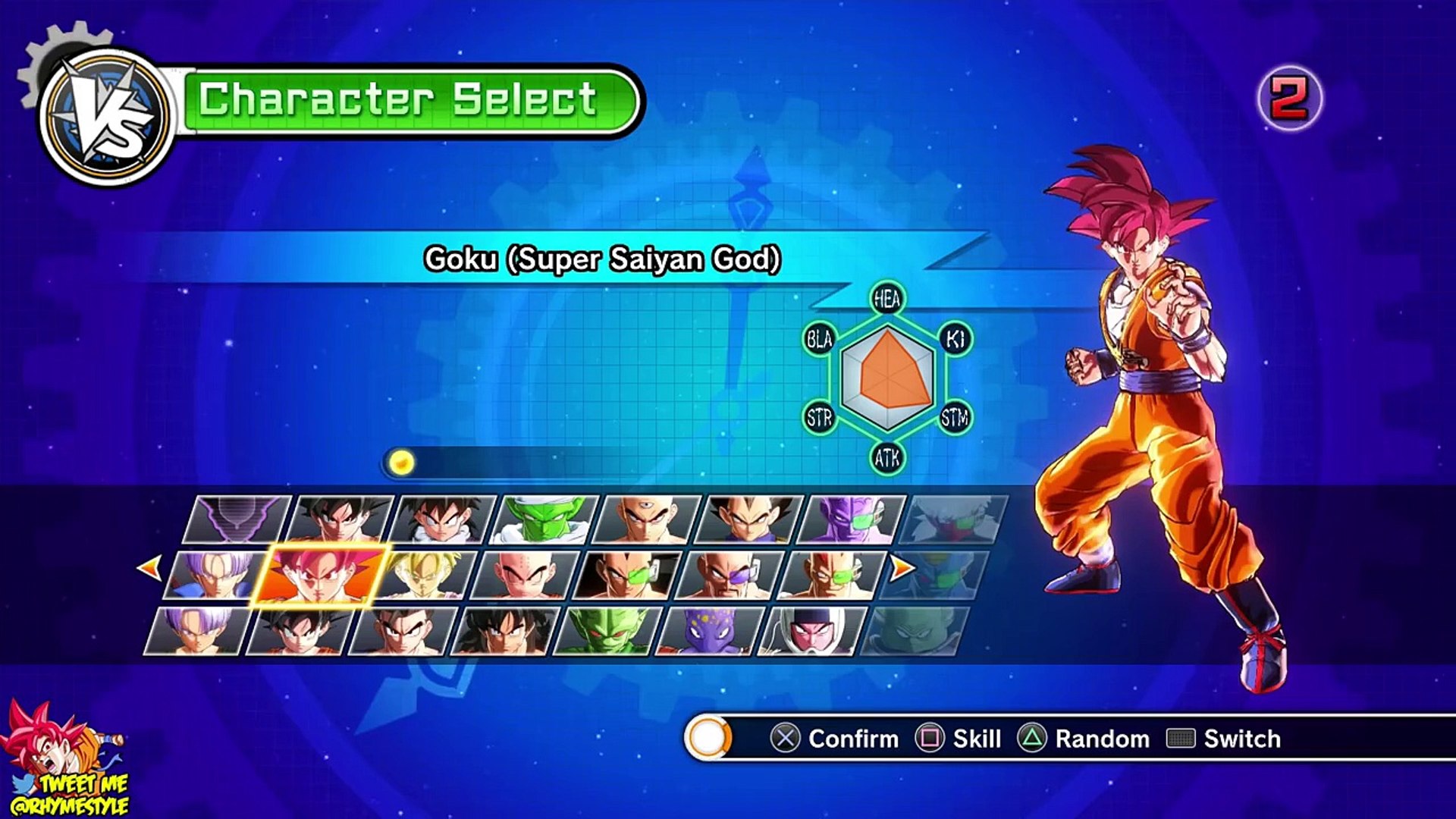Click the left arrow to page the roster

(x=149, y=567)
